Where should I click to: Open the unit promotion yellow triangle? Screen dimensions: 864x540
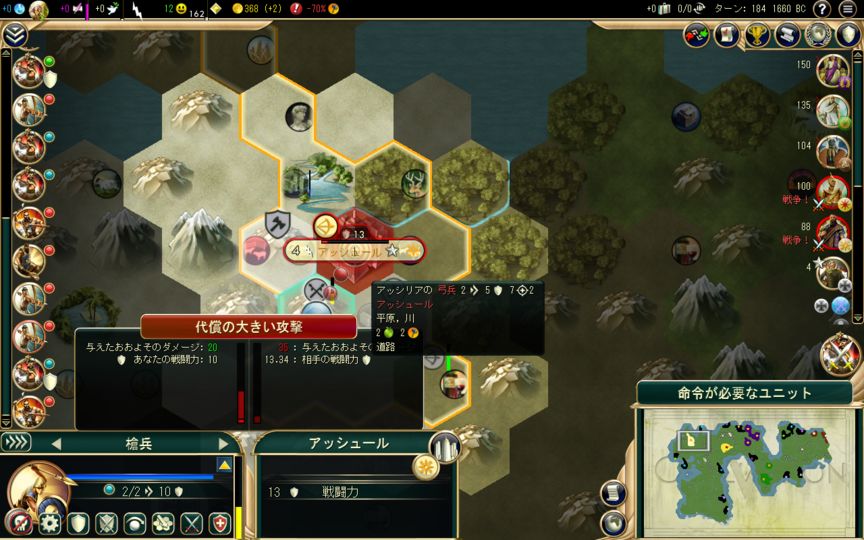coord(225,465)
